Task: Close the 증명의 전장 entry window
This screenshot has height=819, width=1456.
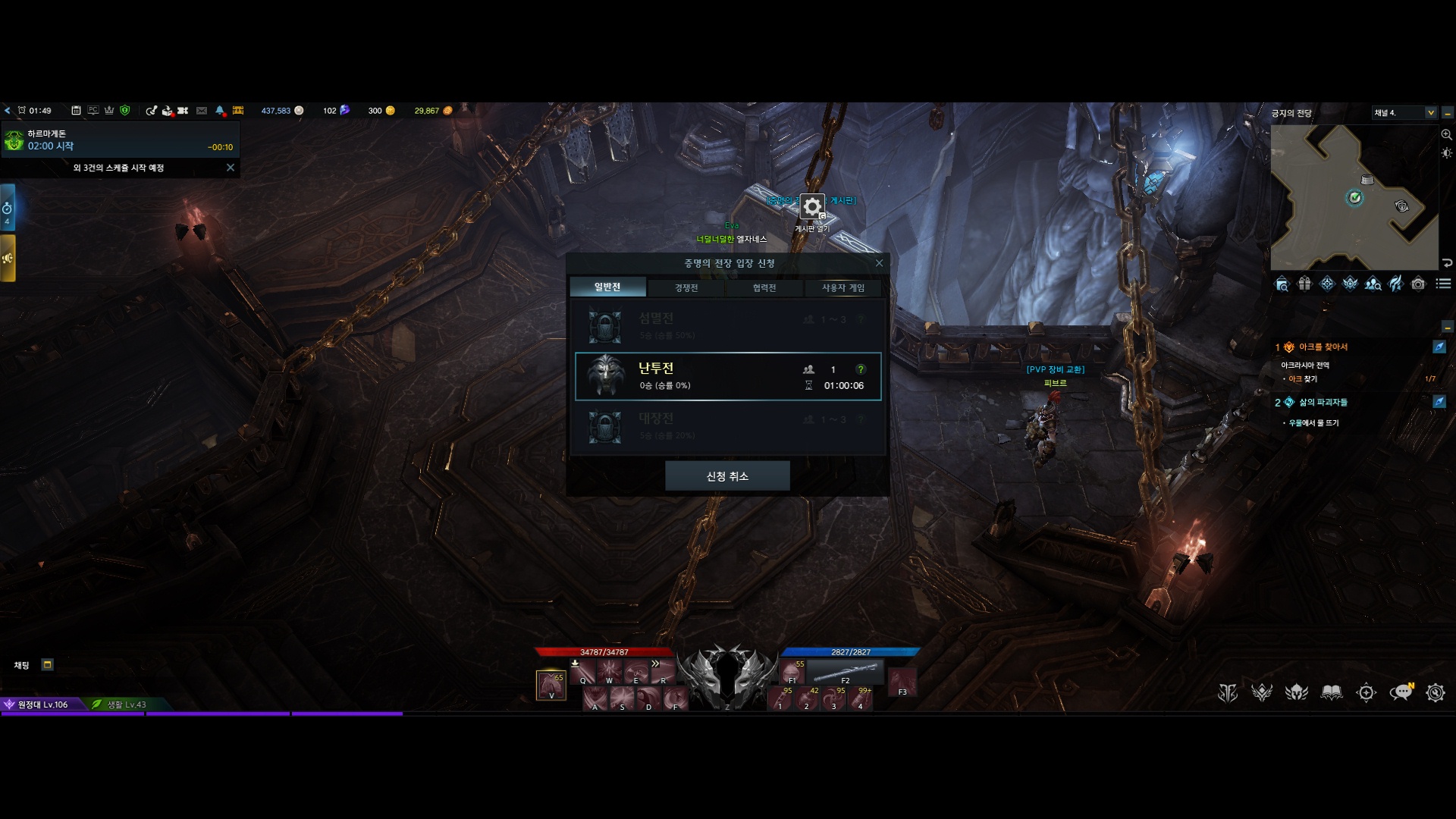Action: [x=879, y=263]
